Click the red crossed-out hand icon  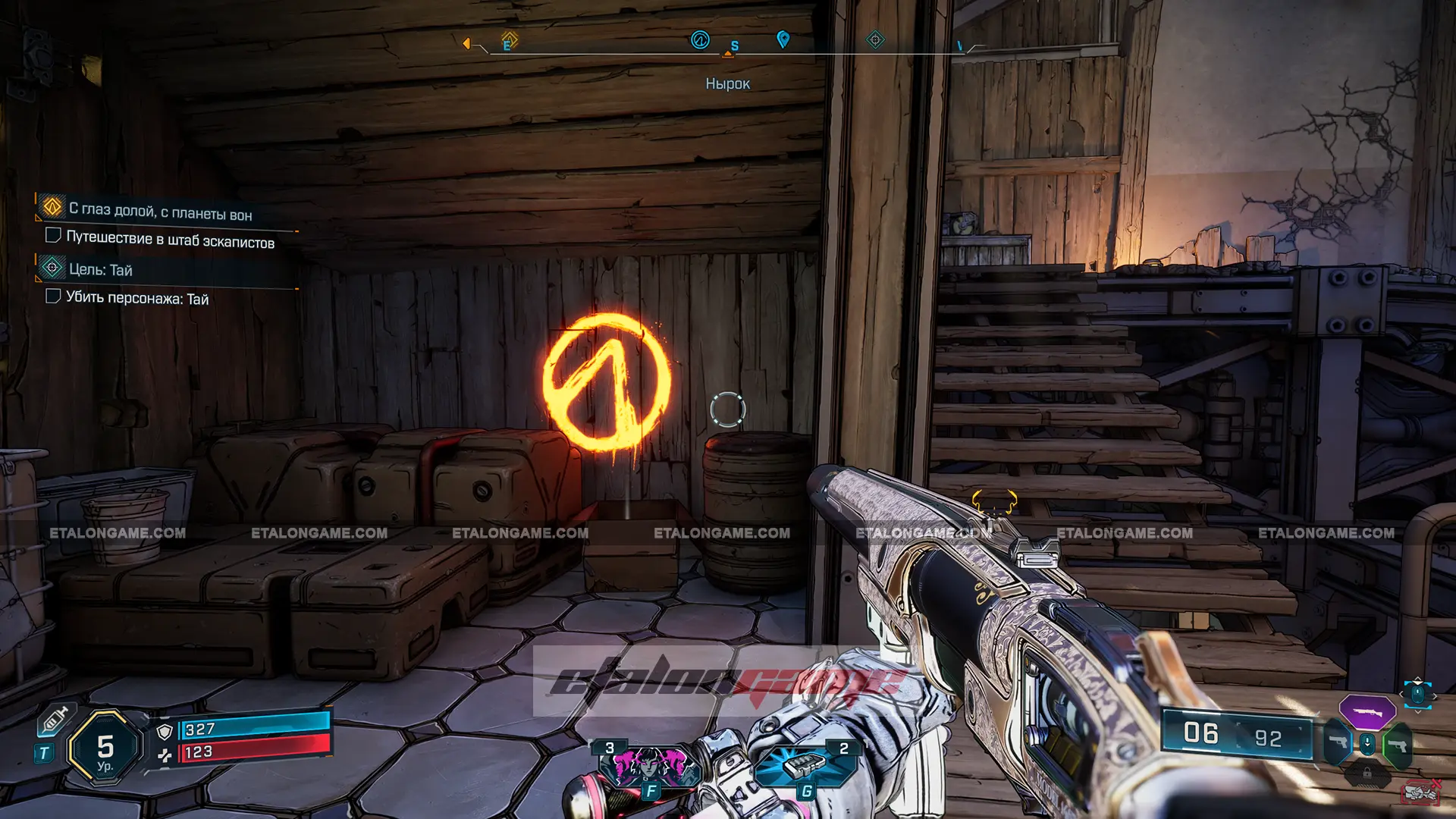click(x=1420, y=792)
